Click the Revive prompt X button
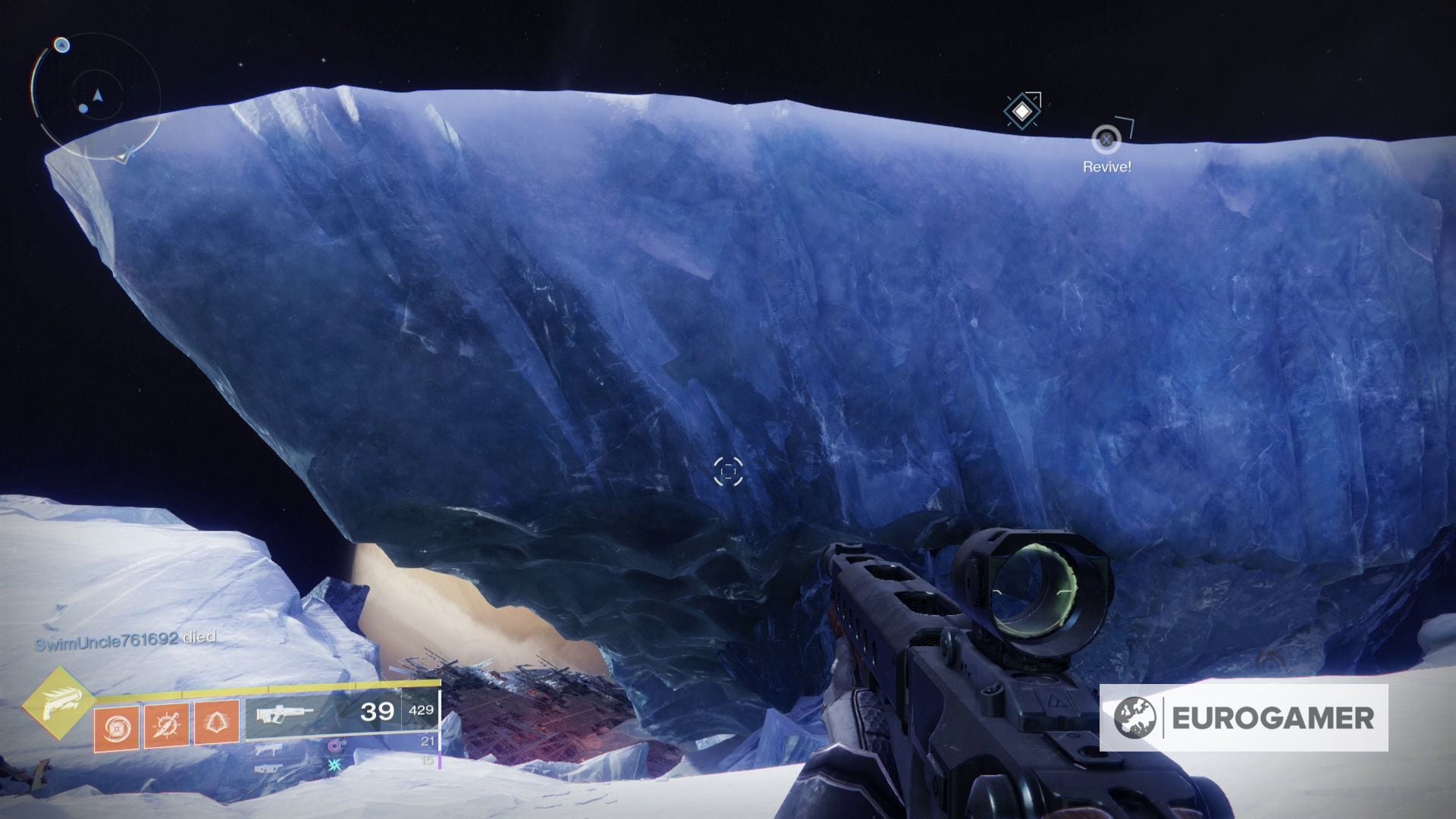The height and width of the screenshot is (819, 1456). pyautogui.click(x=1105, y=138)
